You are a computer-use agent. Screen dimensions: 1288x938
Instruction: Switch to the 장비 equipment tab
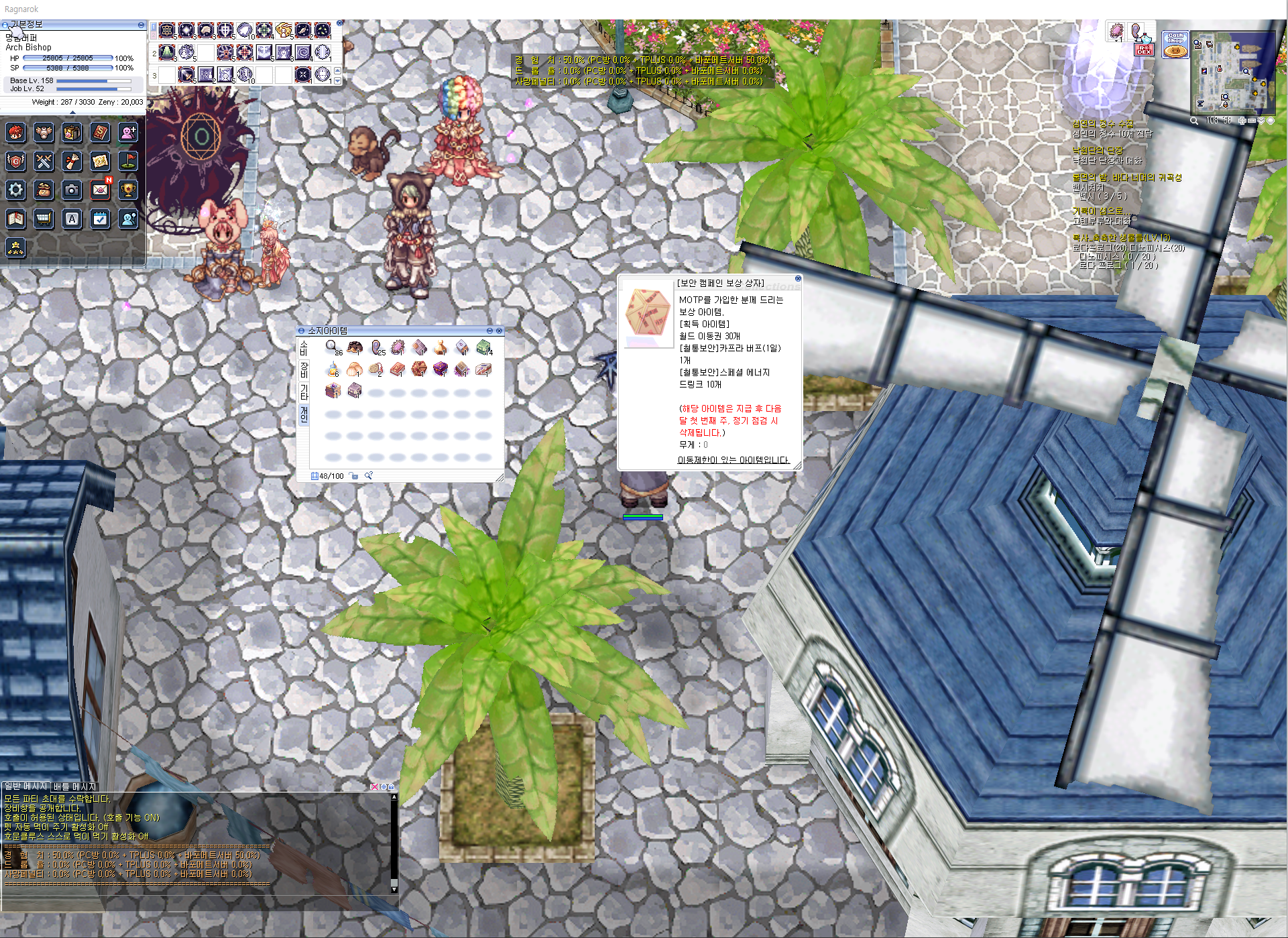coord(304,369)
